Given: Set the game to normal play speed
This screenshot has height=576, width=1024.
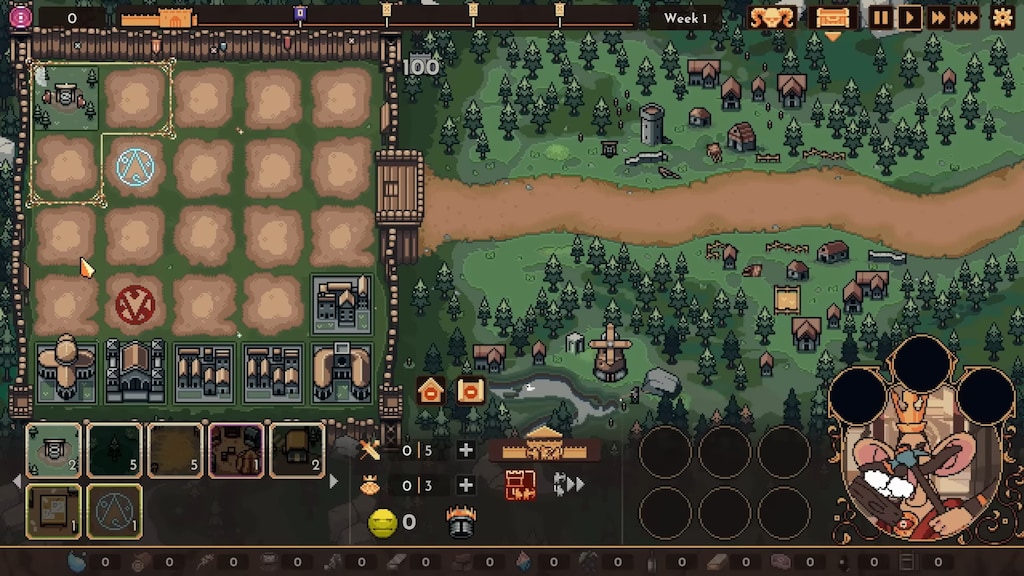Looking at the screenshot, I should tap(909, 17).
